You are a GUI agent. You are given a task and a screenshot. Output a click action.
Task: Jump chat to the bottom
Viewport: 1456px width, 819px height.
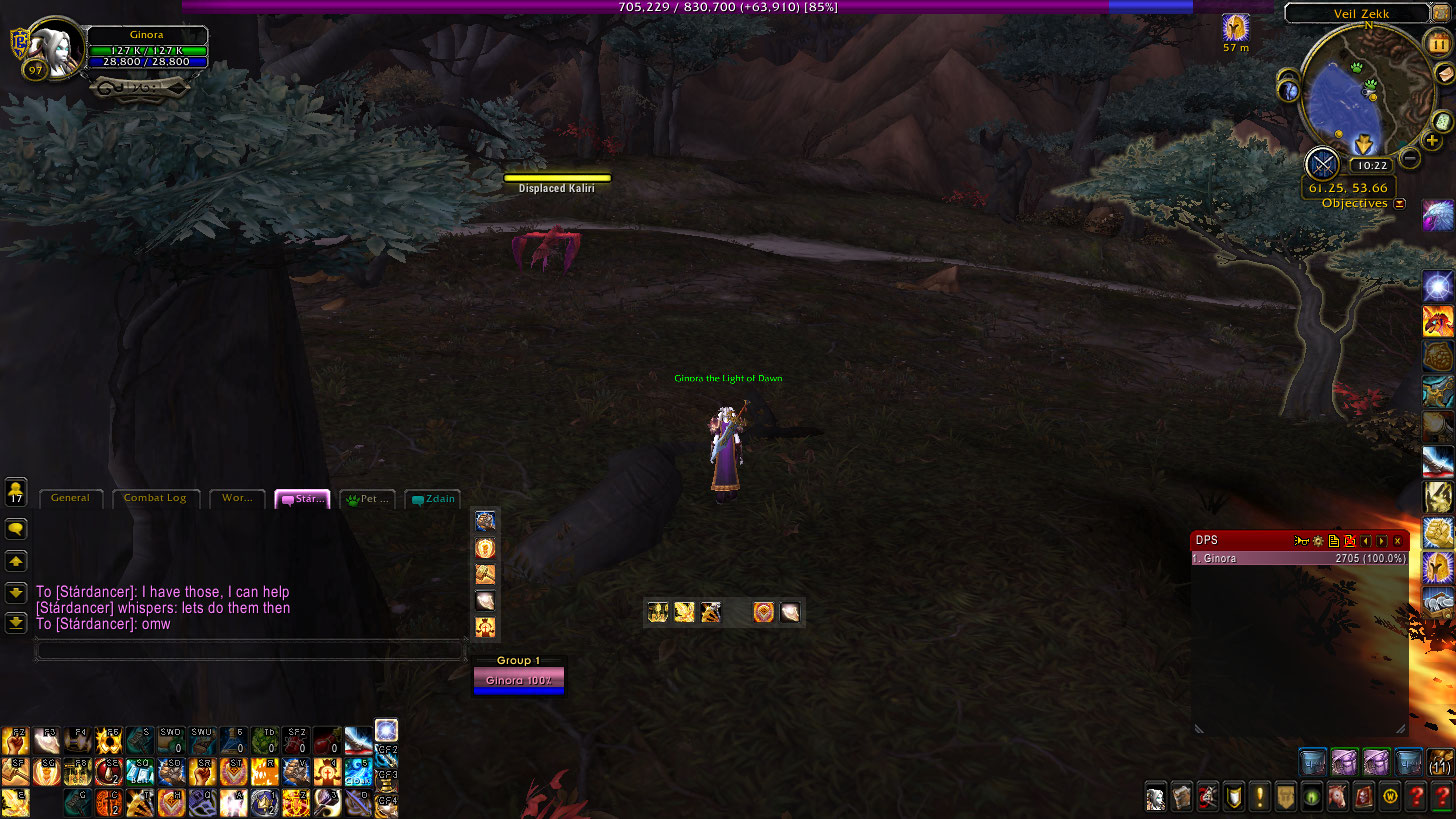[x=16, y=622]
